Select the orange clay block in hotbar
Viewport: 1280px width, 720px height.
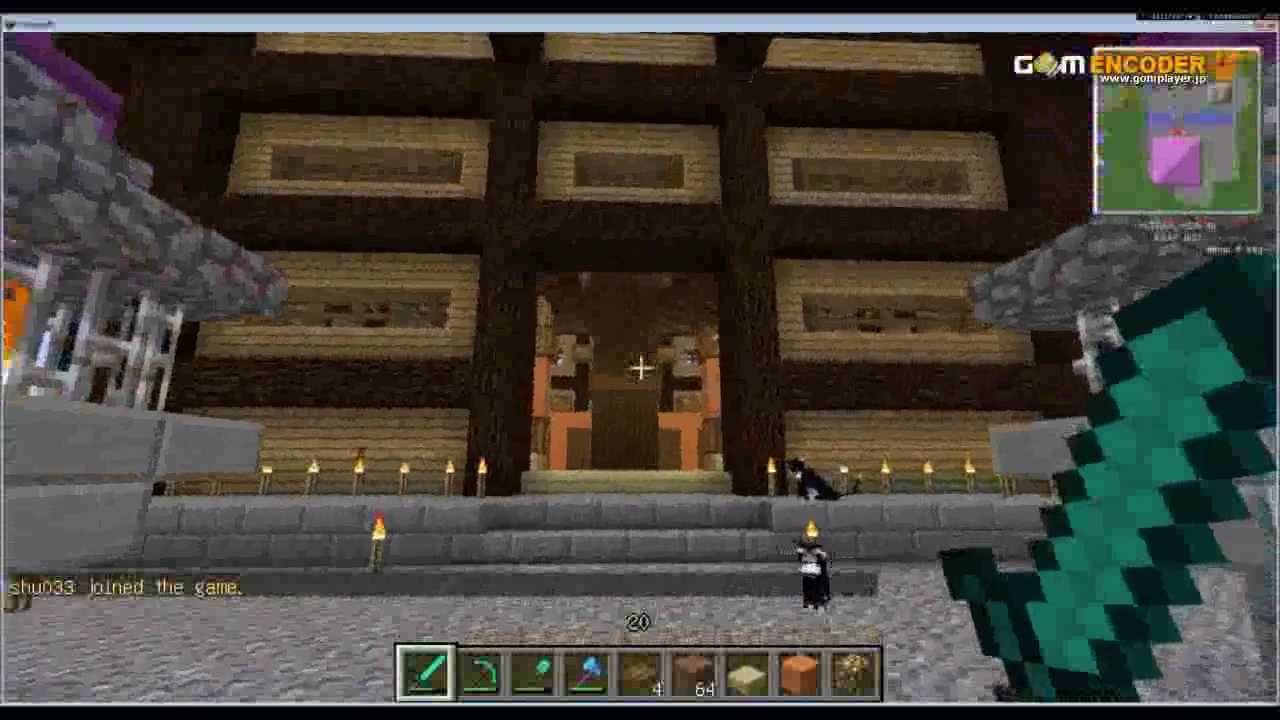click(x=801, y=670)
